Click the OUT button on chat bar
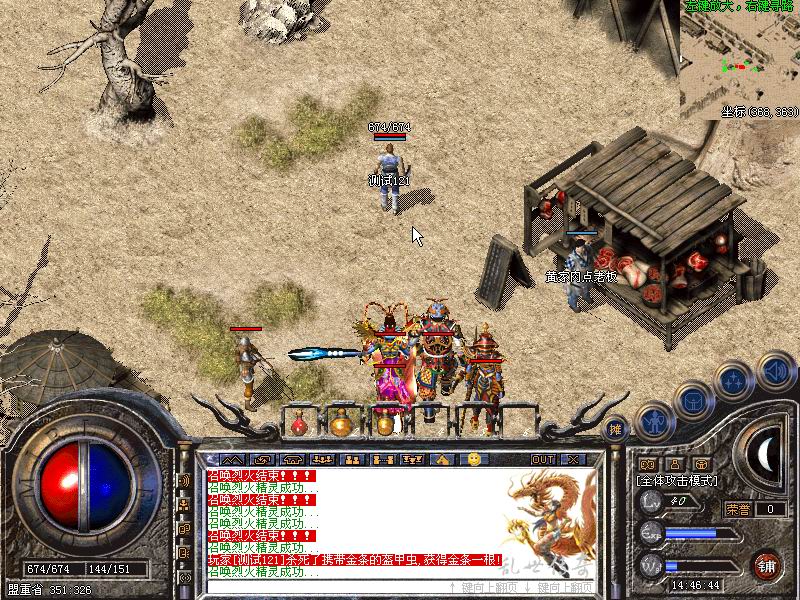Screen dimensions: 800x600 point(542,459)
